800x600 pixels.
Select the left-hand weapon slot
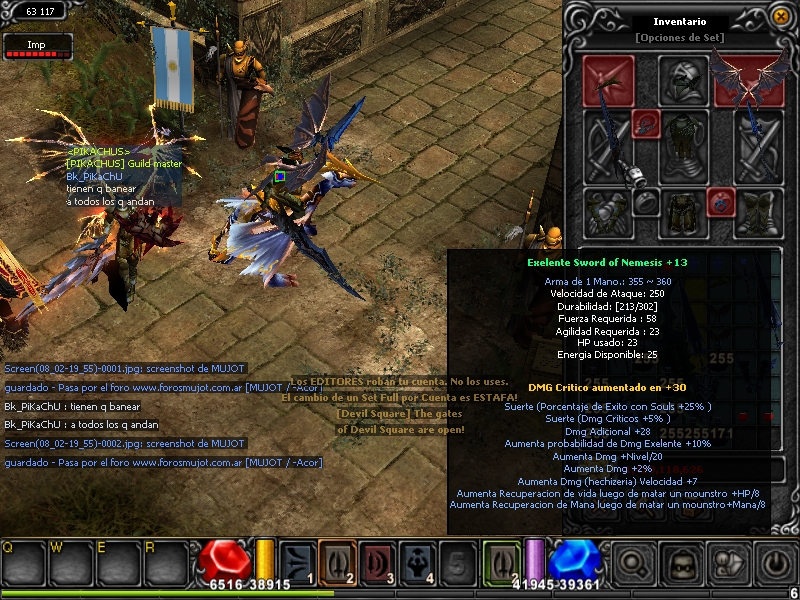609,147
